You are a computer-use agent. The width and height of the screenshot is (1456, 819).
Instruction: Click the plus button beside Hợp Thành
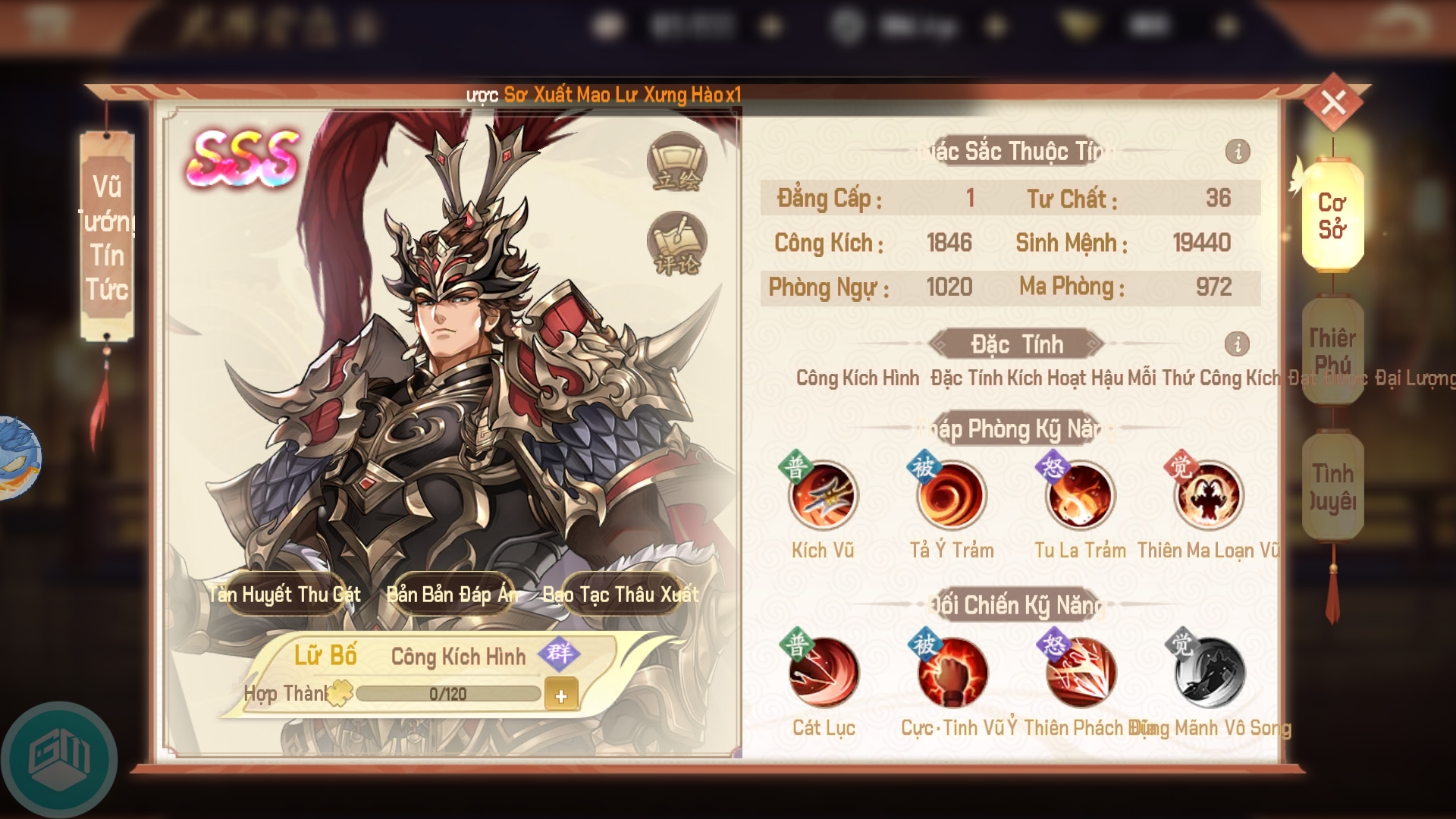pyautogui.click(x=561, y=695)
